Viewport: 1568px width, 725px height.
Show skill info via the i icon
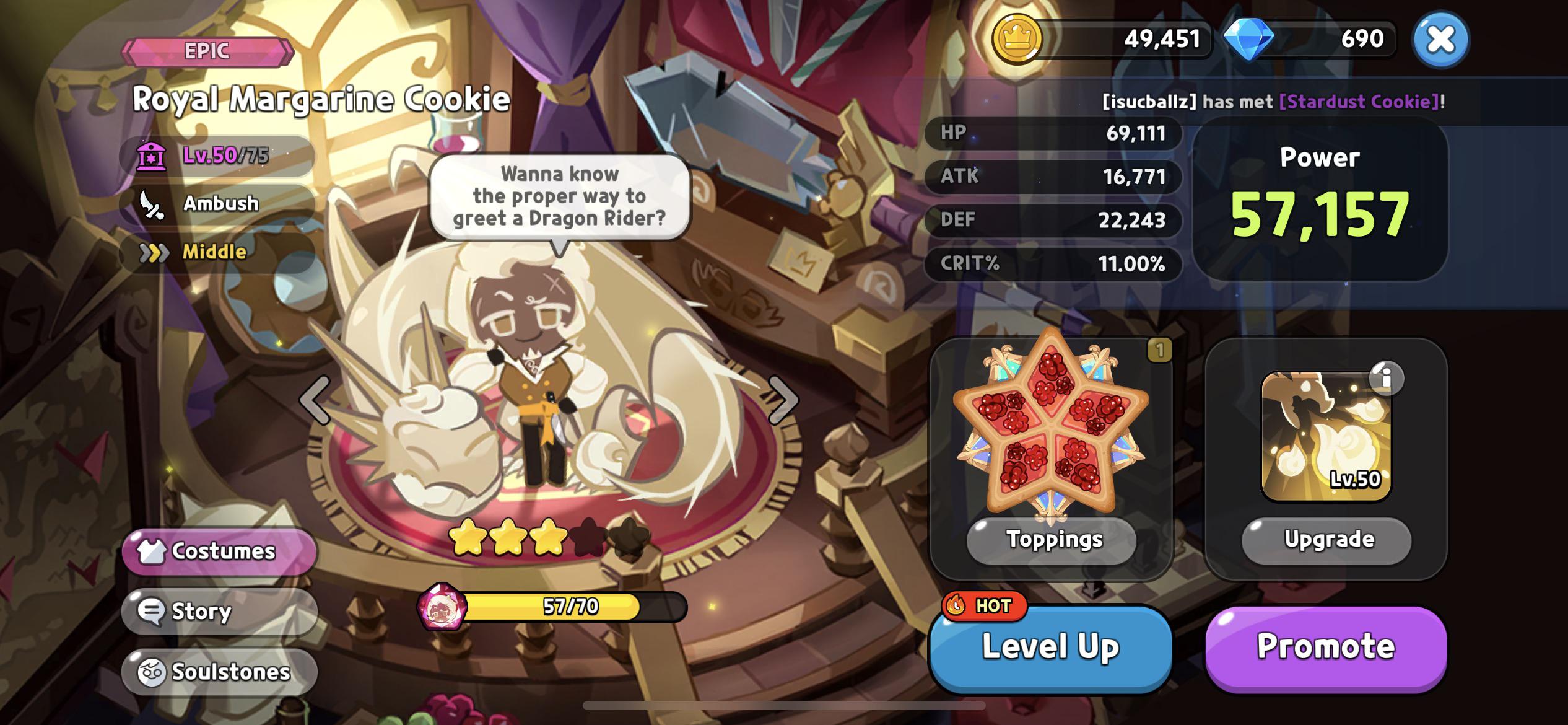coord(1386,377)
